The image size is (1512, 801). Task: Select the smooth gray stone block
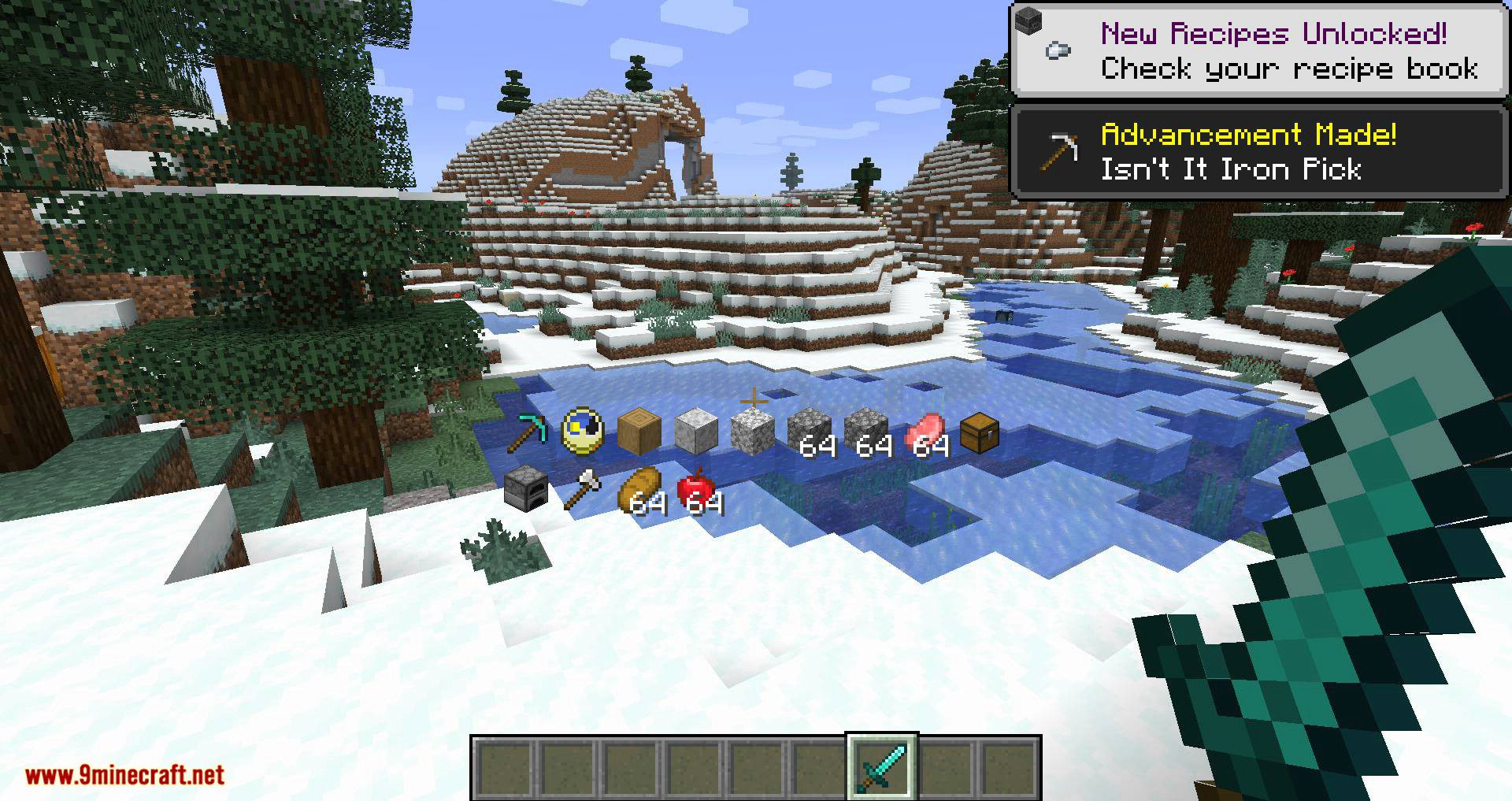tap(696, 432)
